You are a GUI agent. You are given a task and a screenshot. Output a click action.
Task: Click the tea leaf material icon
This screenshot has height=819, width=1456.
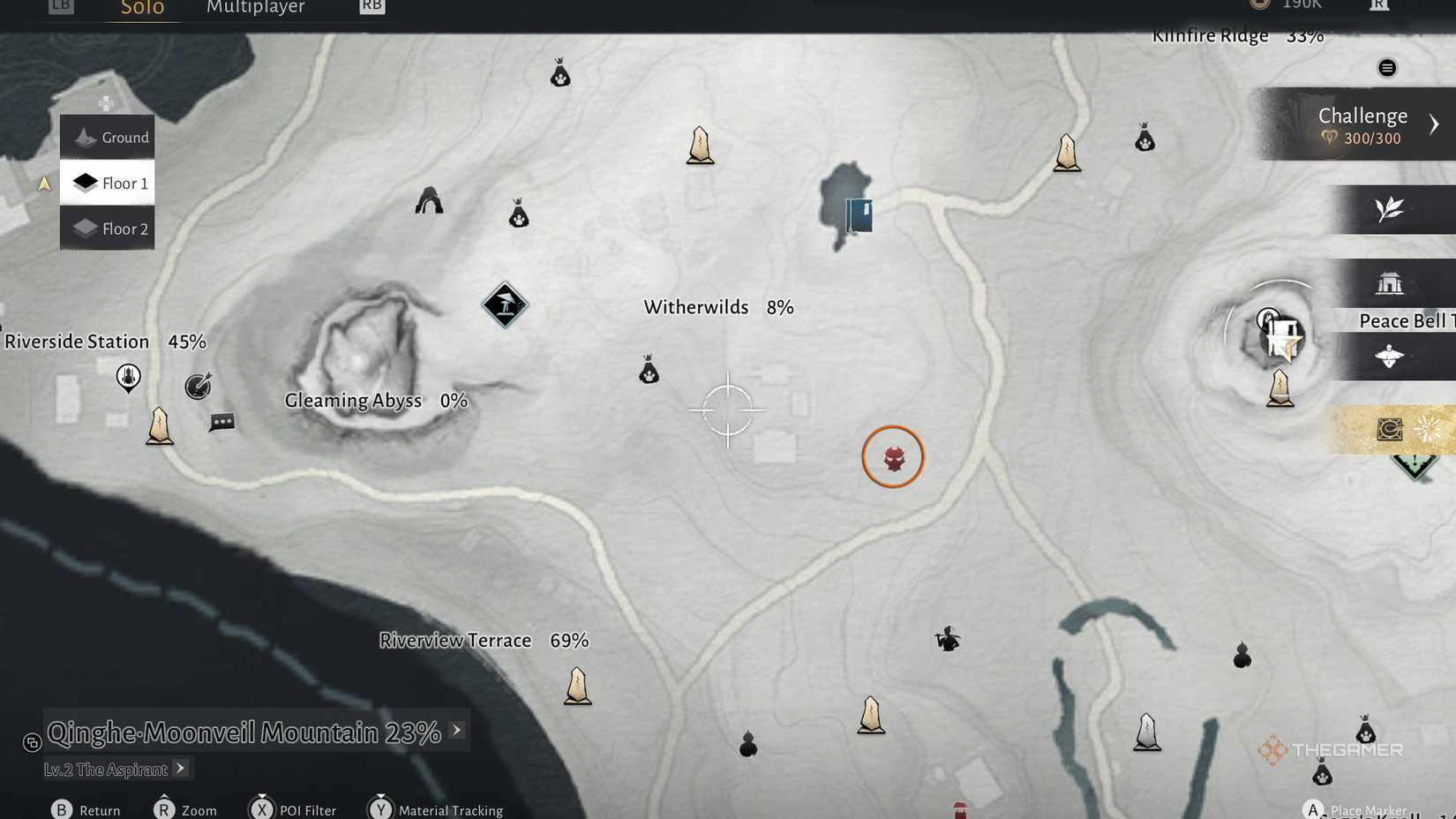pyautogui.click(x=1390, y=209)
